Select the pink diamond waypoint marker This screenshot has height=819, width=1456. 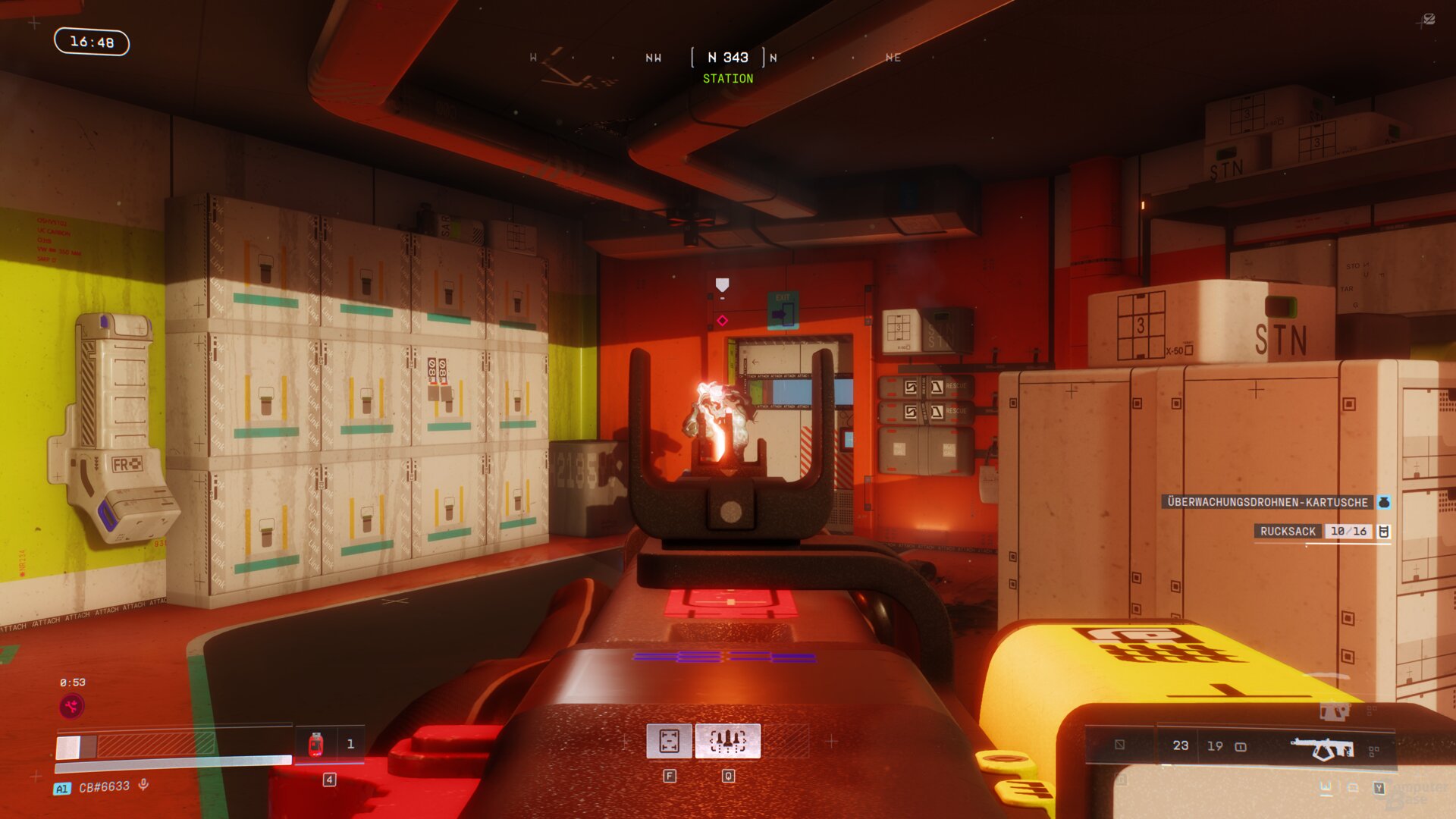[x=722, y=321]
